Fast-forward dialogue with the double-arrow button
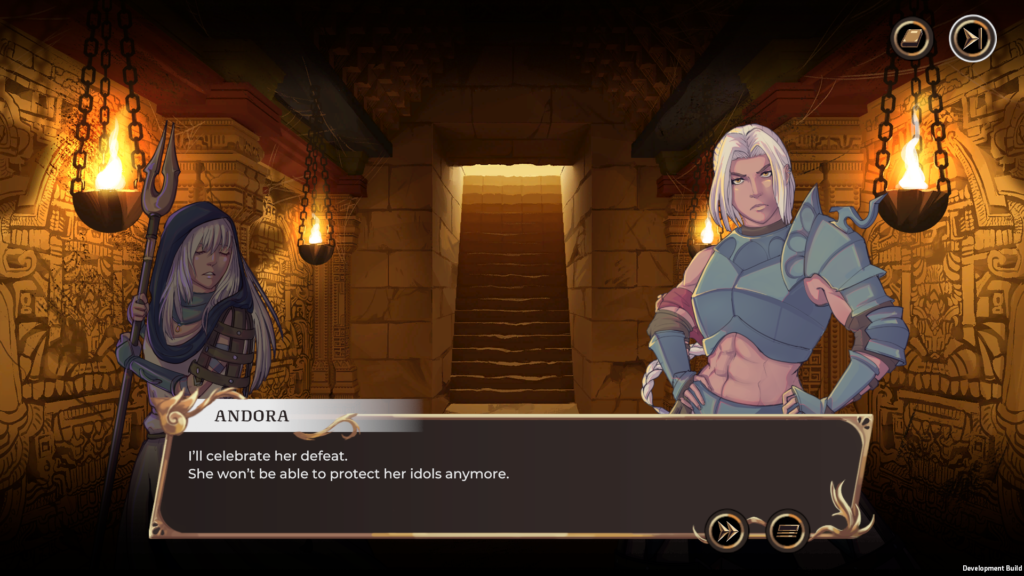The height and width of the screenshot is (576, 1024). (727, 530)
